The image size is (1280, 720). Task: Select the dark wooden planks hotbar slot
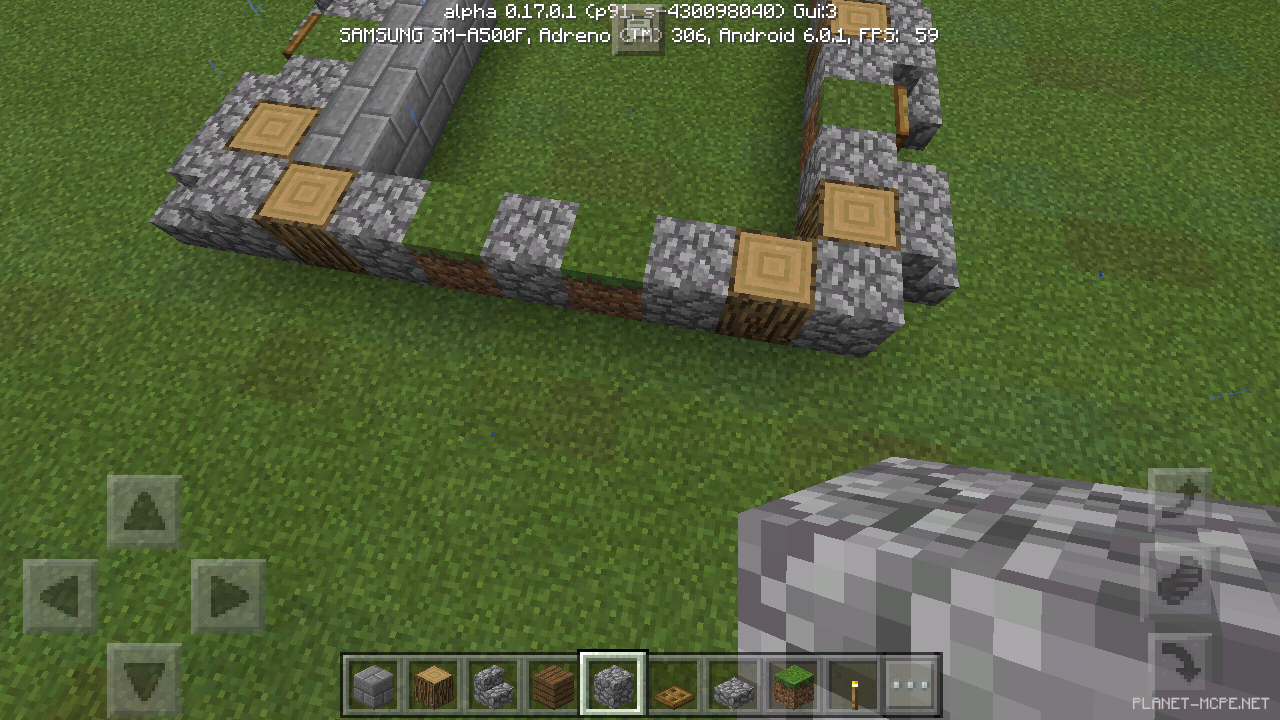[554, 684]
